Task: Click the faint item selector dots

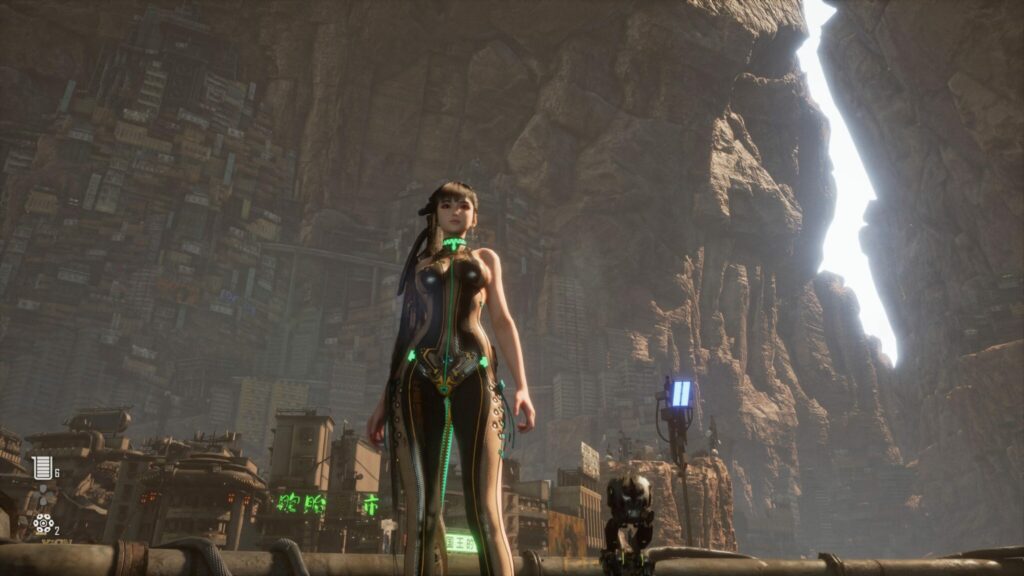Action: point(42,495)
